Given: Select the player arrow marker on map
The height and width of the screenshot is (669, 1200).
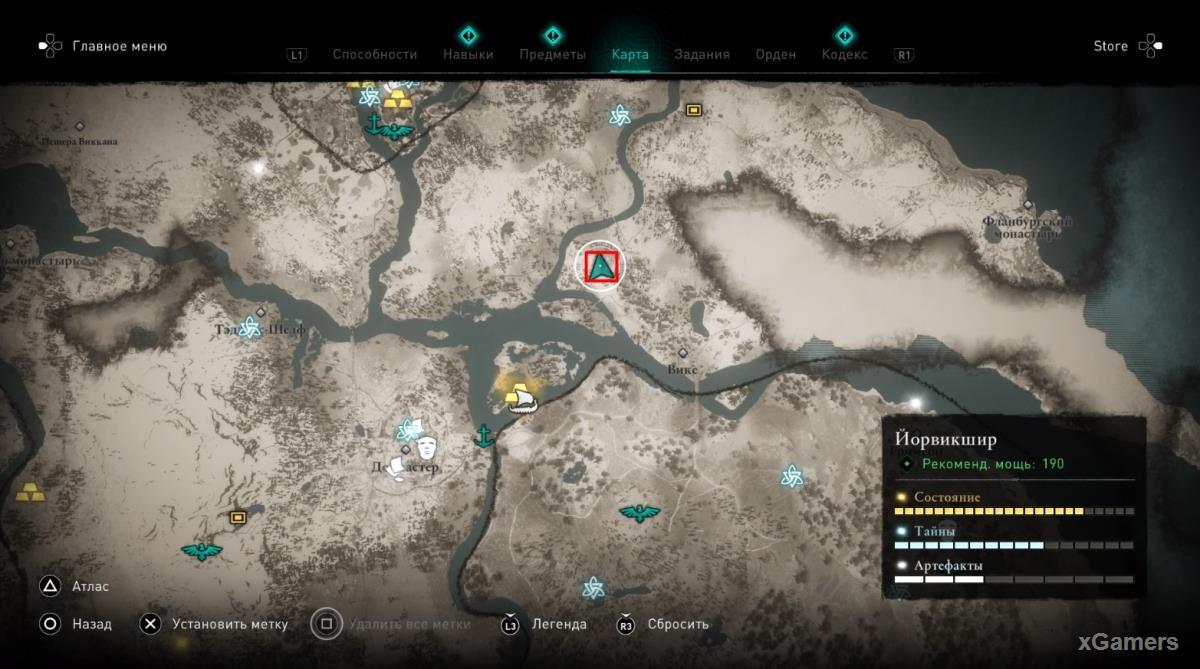Looking at the screenshot, I should click(603, 267).
